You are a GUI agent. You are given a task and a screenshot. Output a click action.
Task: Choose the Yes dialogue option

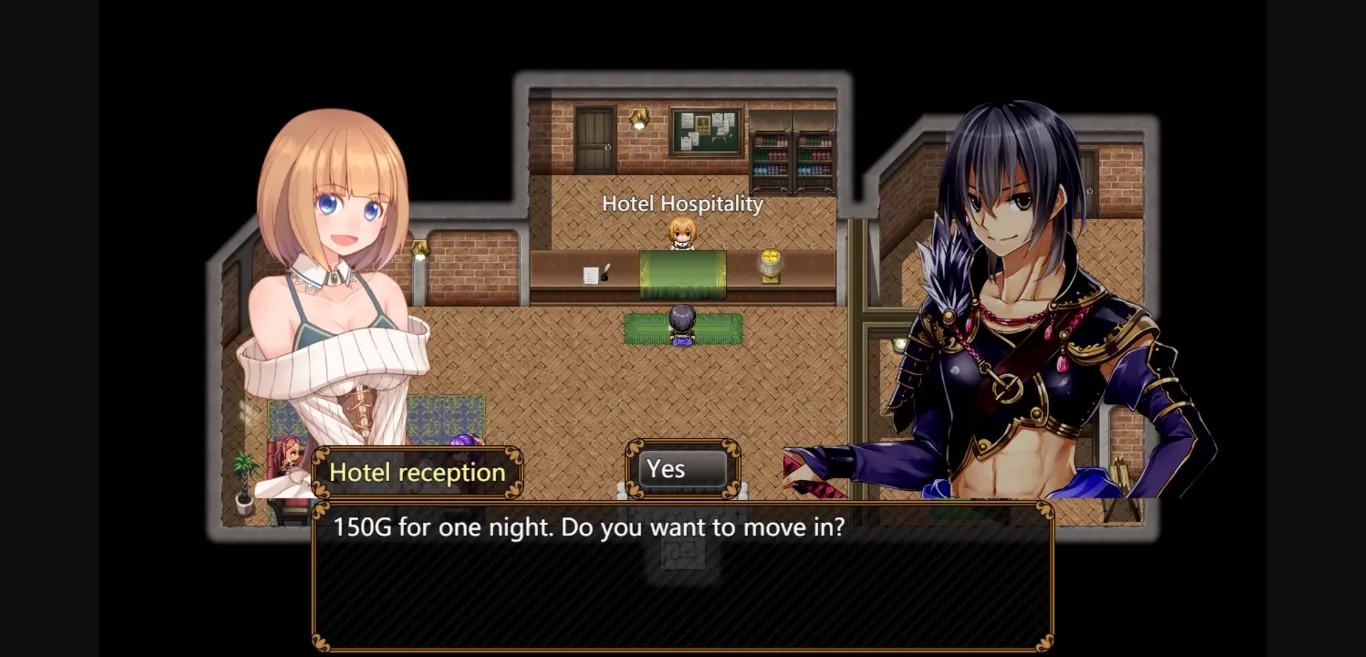click(x=683, y=469)
